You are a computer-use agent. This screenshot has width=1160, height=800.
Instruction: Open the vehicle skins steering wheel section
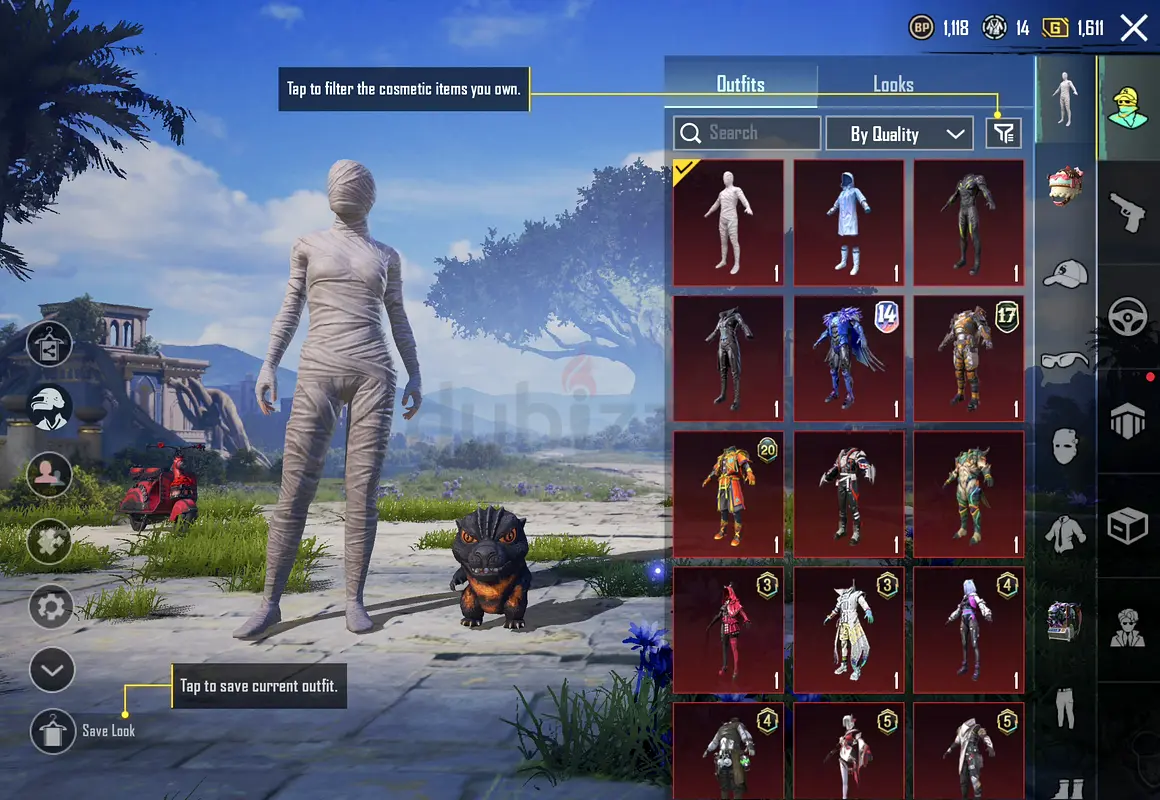click(x=1128, y=317)
